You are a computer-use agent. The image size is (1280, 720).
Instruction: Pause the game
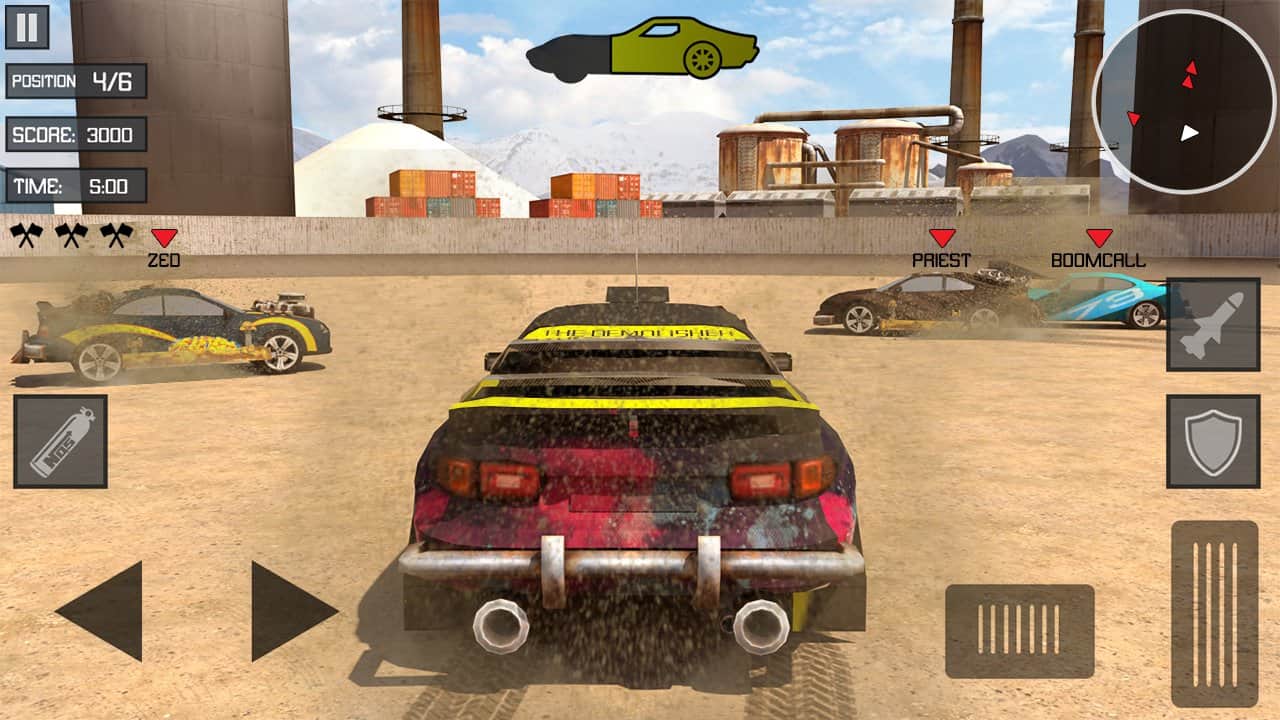tap(25, 25)
